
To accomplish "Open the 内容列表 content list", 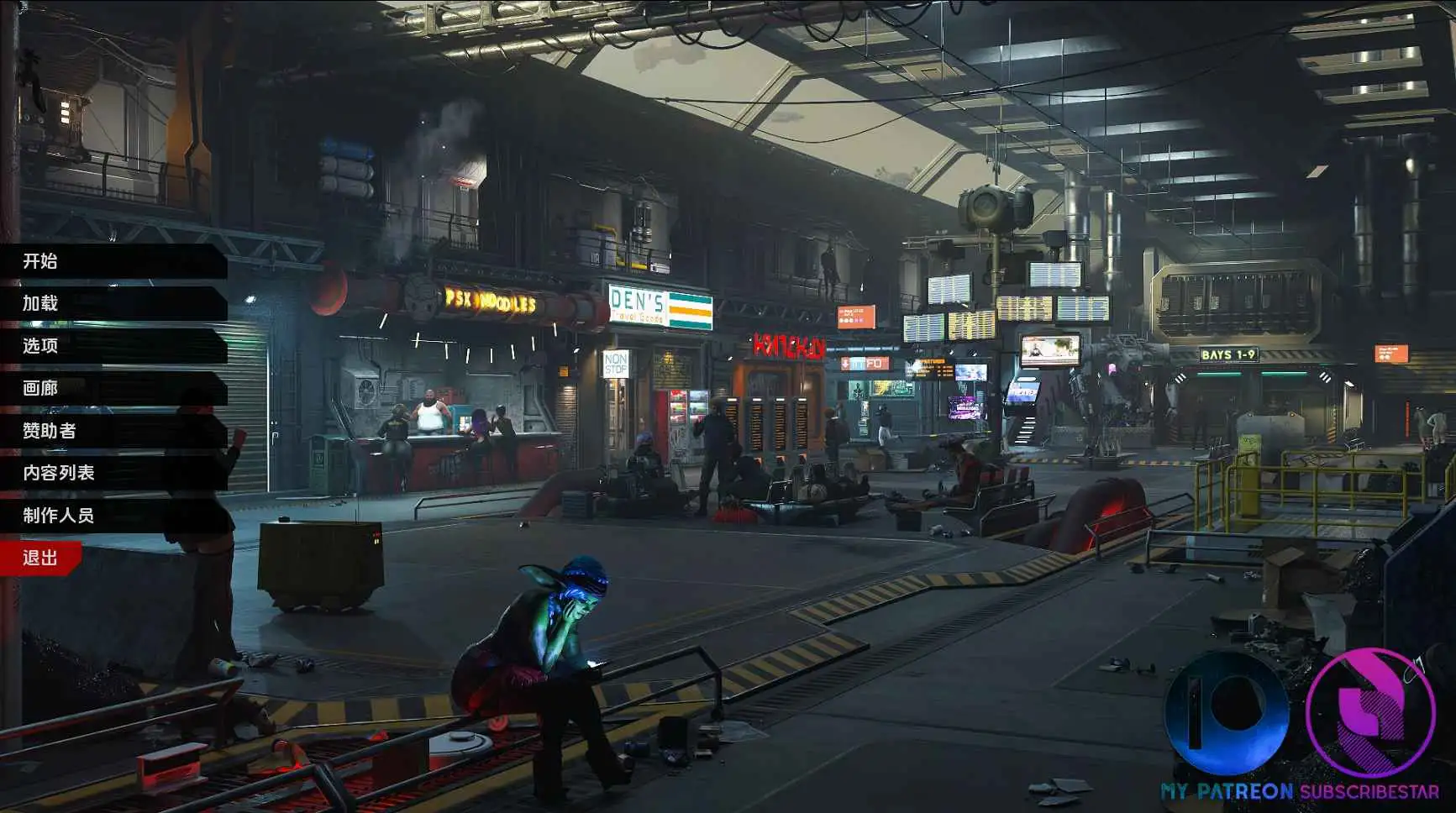I will tap(59, 473).
